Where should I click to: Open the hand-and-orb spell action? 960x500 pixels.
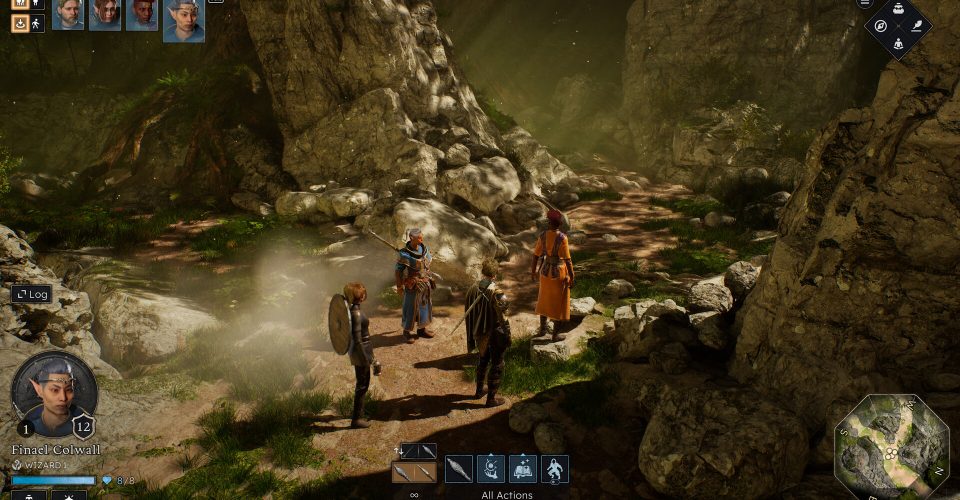(491, 468)
